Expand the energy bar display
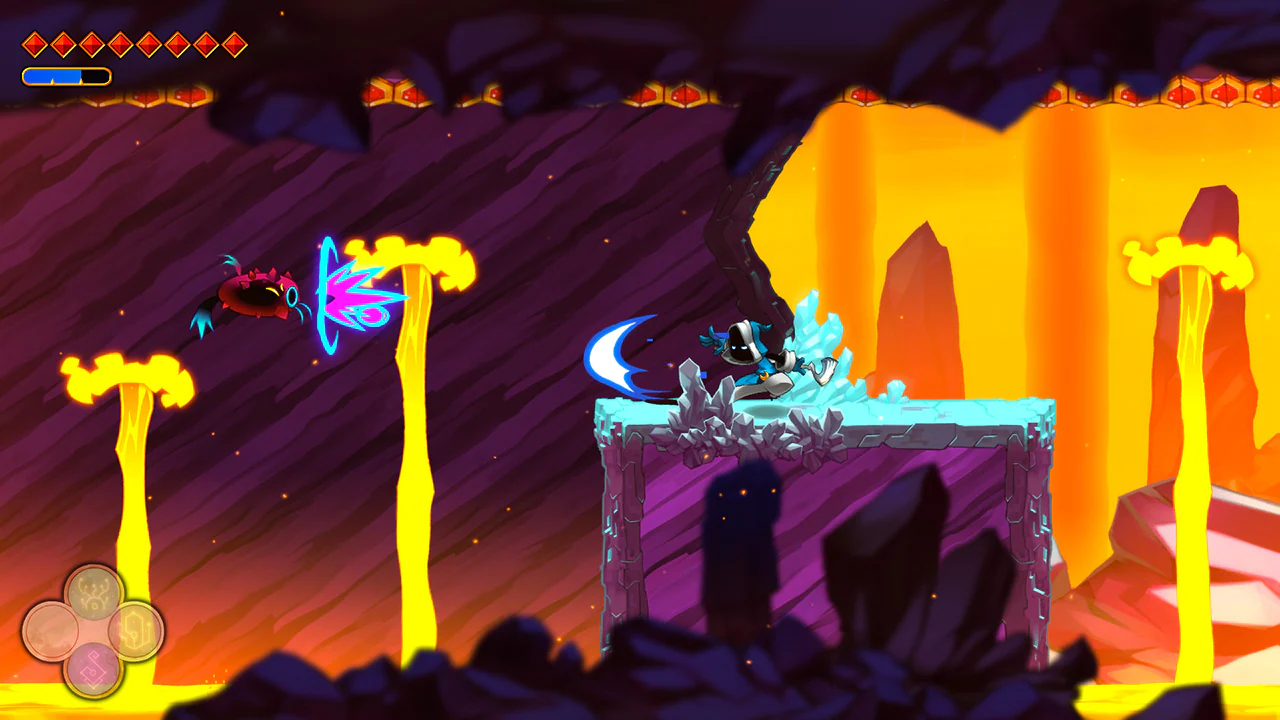 coord(65,74)
